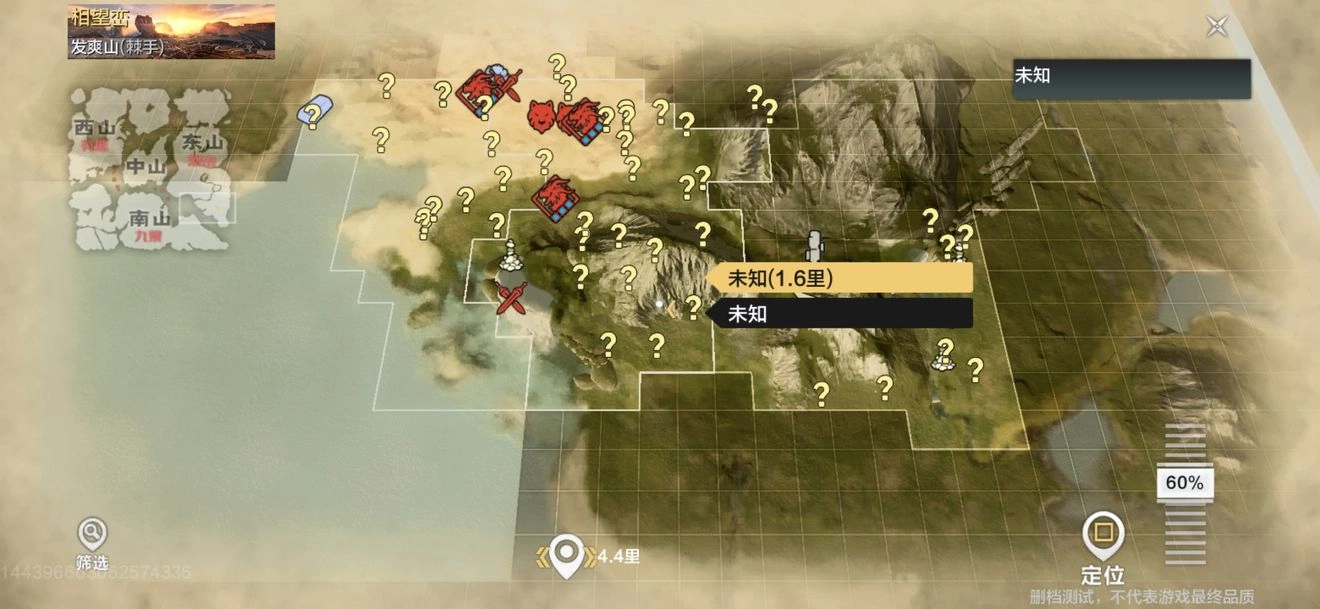This screenshot has width=1320, height=609.
Task: Select 中山 on the region overview map
Action: pyautogui.click(x=144, y=167)
